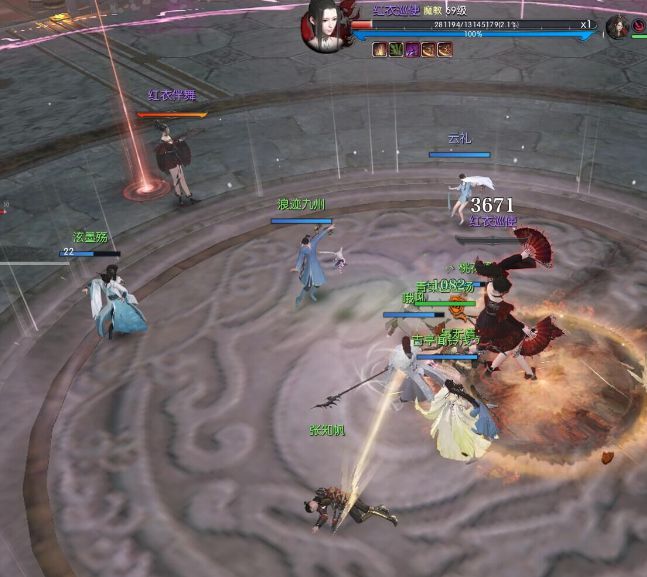Click the red swirl icon at the screen edge
This screenshot has width=647, height=577.
click(x=639, y=22)
